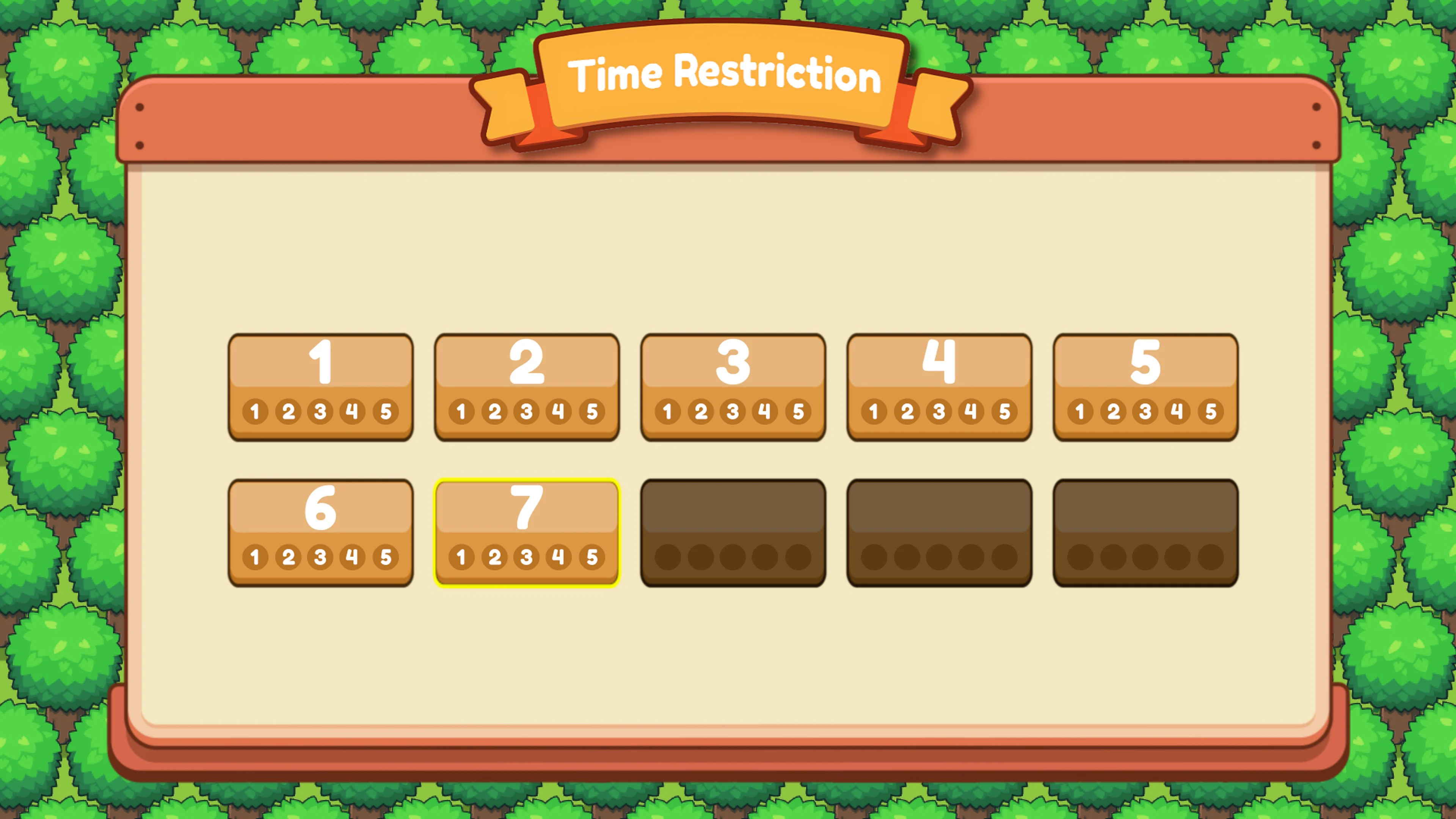Screen dimensions: 1456x819
Task: Click badge 2 under level 3
Action: [700, 411]
